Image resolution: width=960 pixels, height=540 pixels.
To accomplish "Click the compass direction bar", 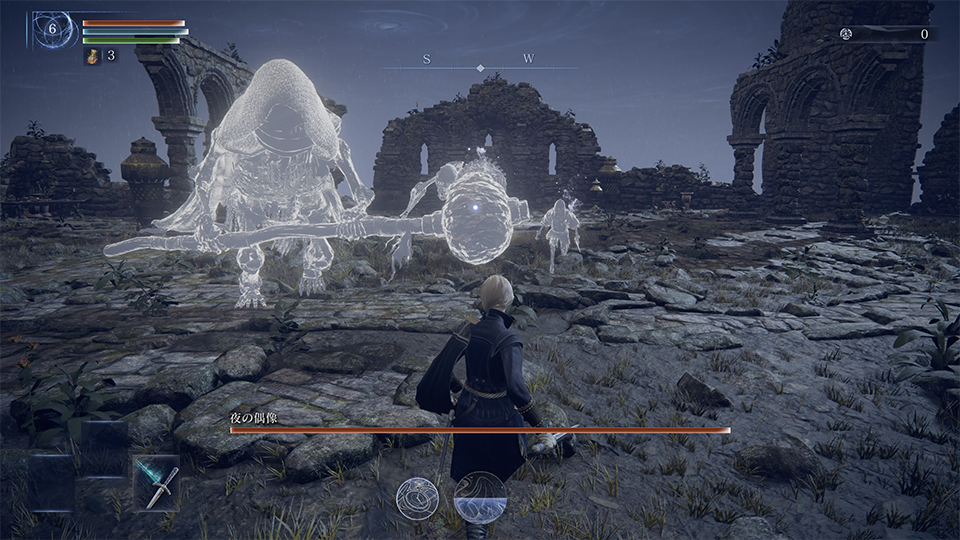I will (480, 63).
